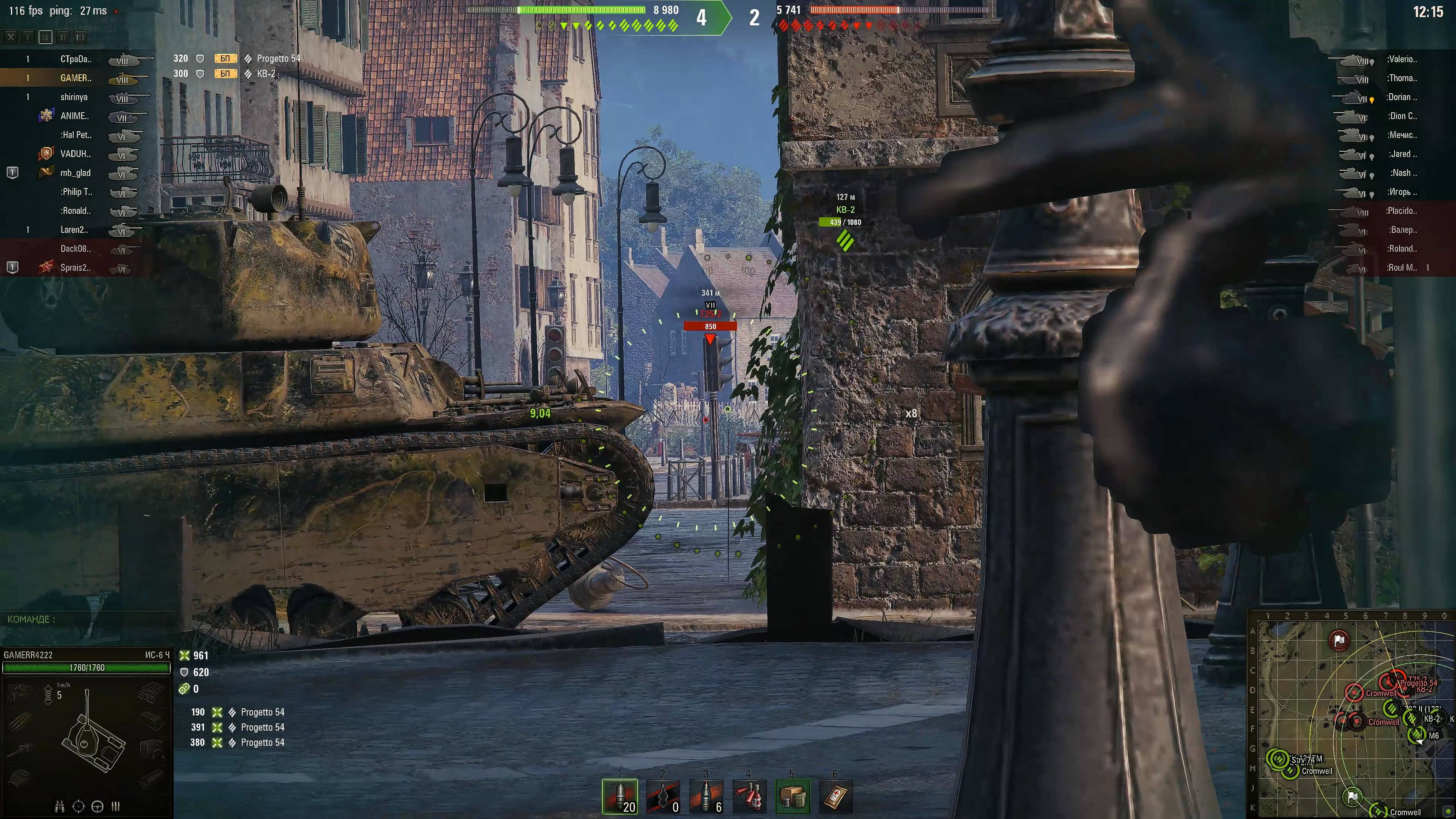The width and height of the screenshot is (1456, 819).
Task: Toggle the full player panel layout button
Action: click(81, 37)
